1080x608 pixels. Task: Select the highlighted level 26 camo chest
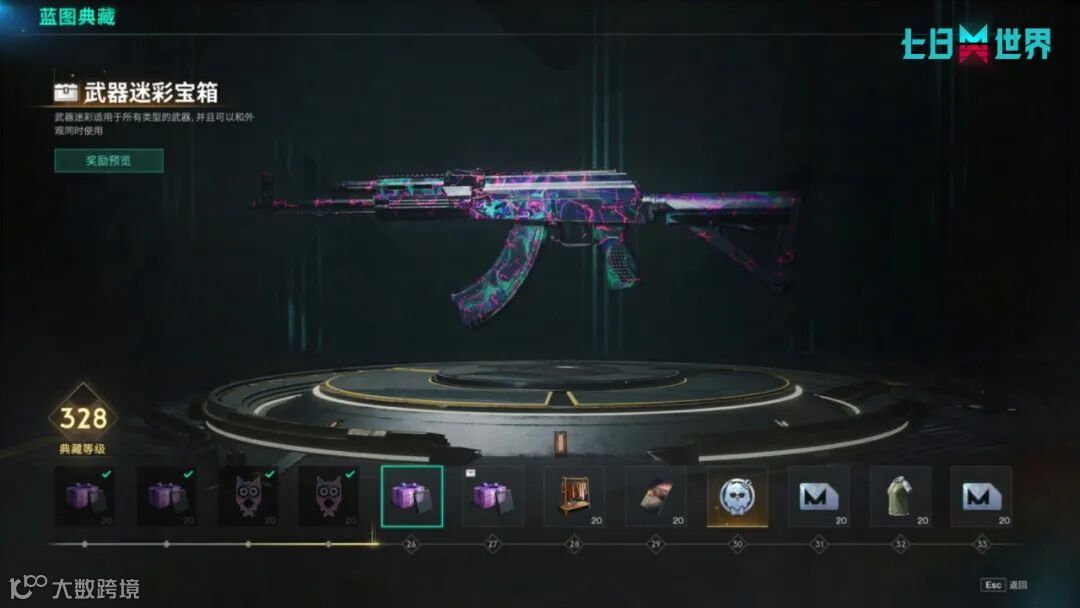pyautogui.click(x=411, y=496)
